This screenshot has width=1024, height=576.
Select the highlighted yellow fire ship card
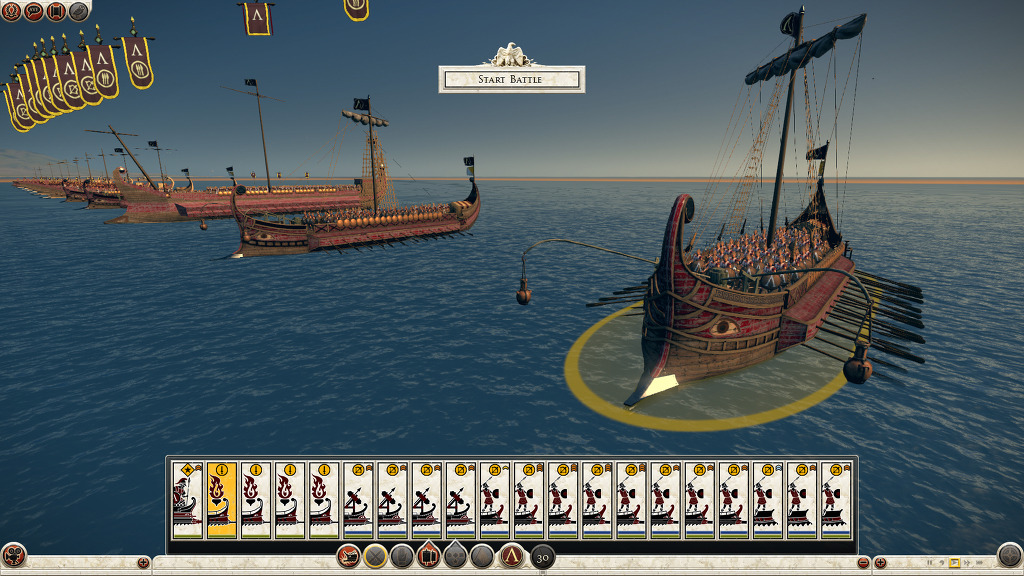(x=221, y=499)
